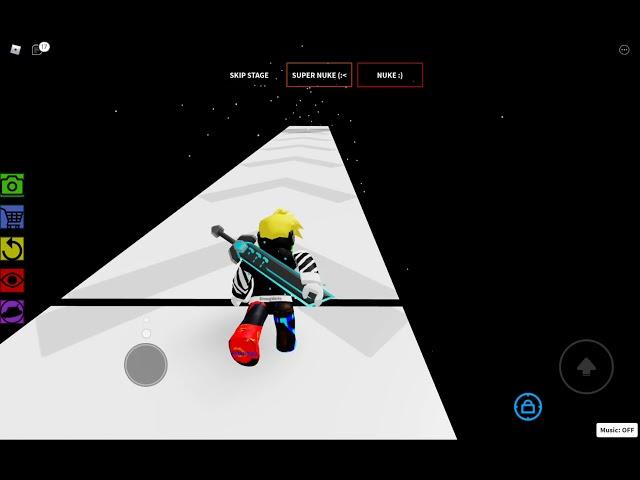Tap the yellow reset arrow icon
Screen dimensions: 640x480
click(12, 248)
